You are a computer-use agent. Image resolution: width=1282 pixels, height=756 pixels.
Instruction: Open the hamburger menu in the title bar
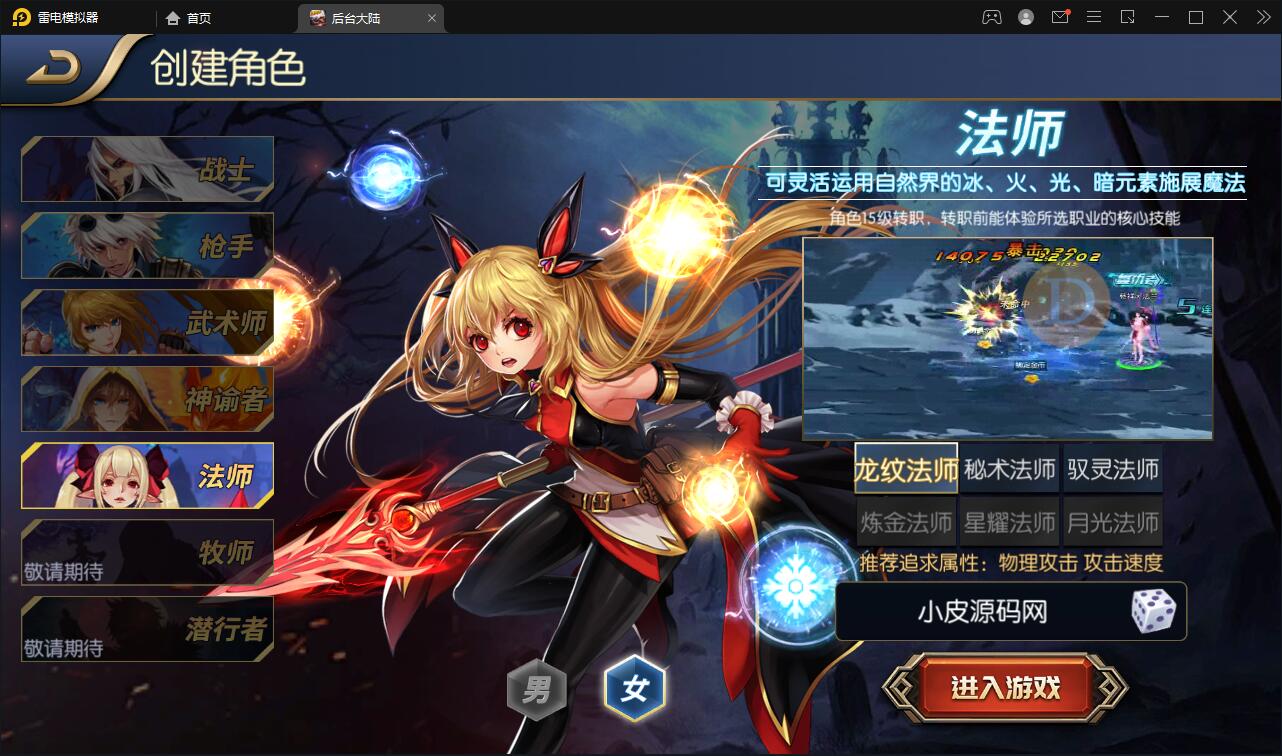[1095, 17]
